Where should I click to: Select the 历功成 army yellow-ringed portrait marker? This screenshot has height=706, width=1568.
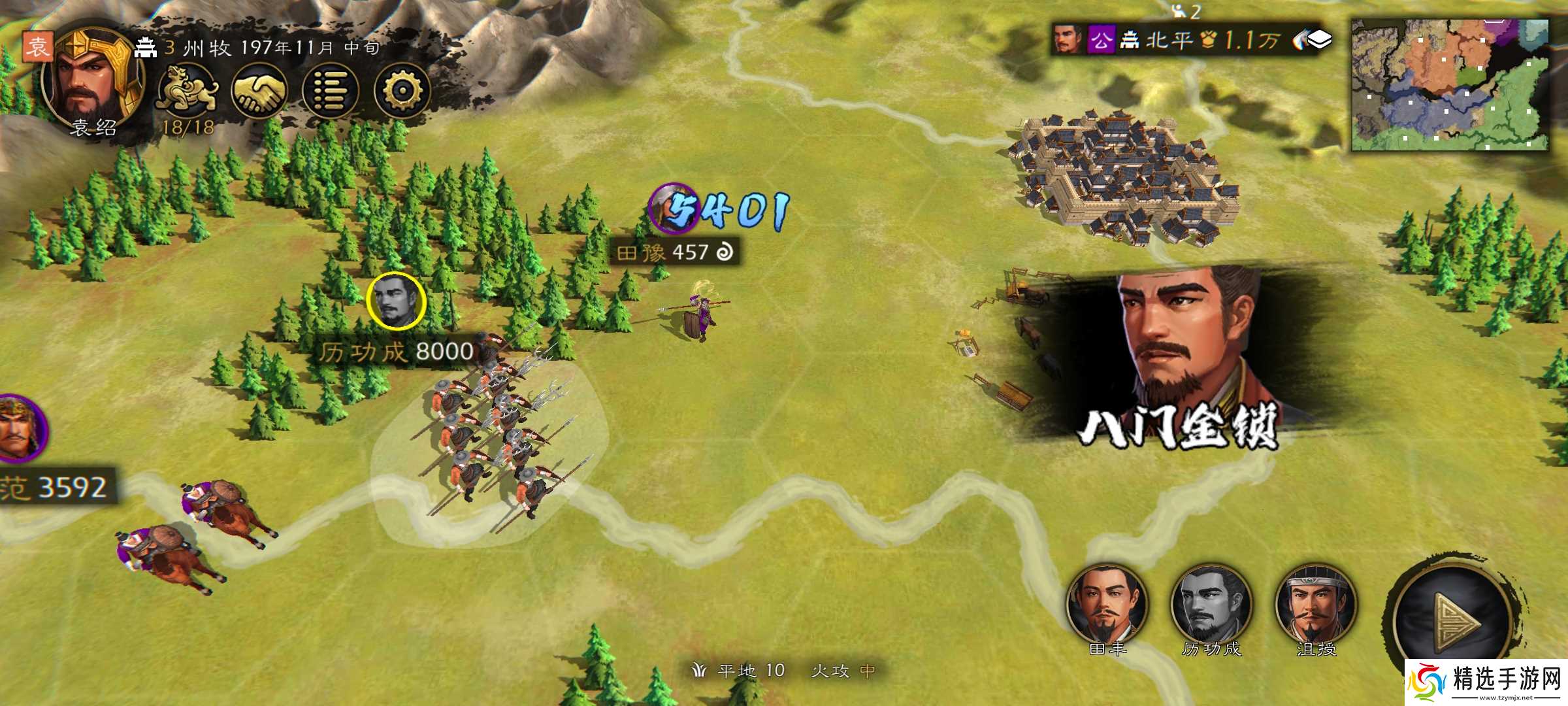(x=396, y=301)
